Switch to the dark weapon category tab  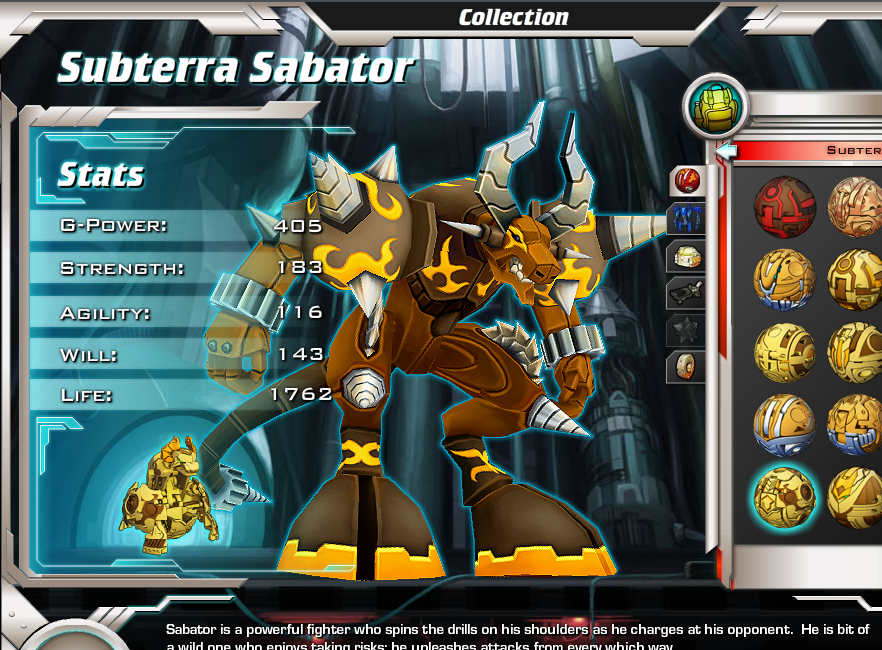coord(687,293)
